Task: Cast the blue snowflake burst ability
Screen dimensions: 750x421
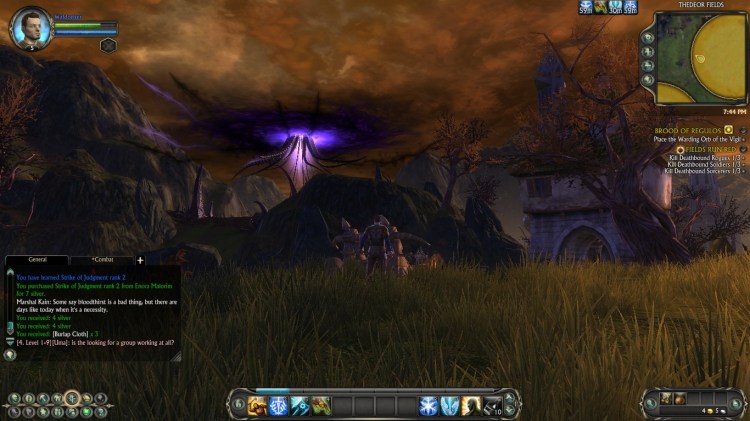Action: (x=428, y=405)
